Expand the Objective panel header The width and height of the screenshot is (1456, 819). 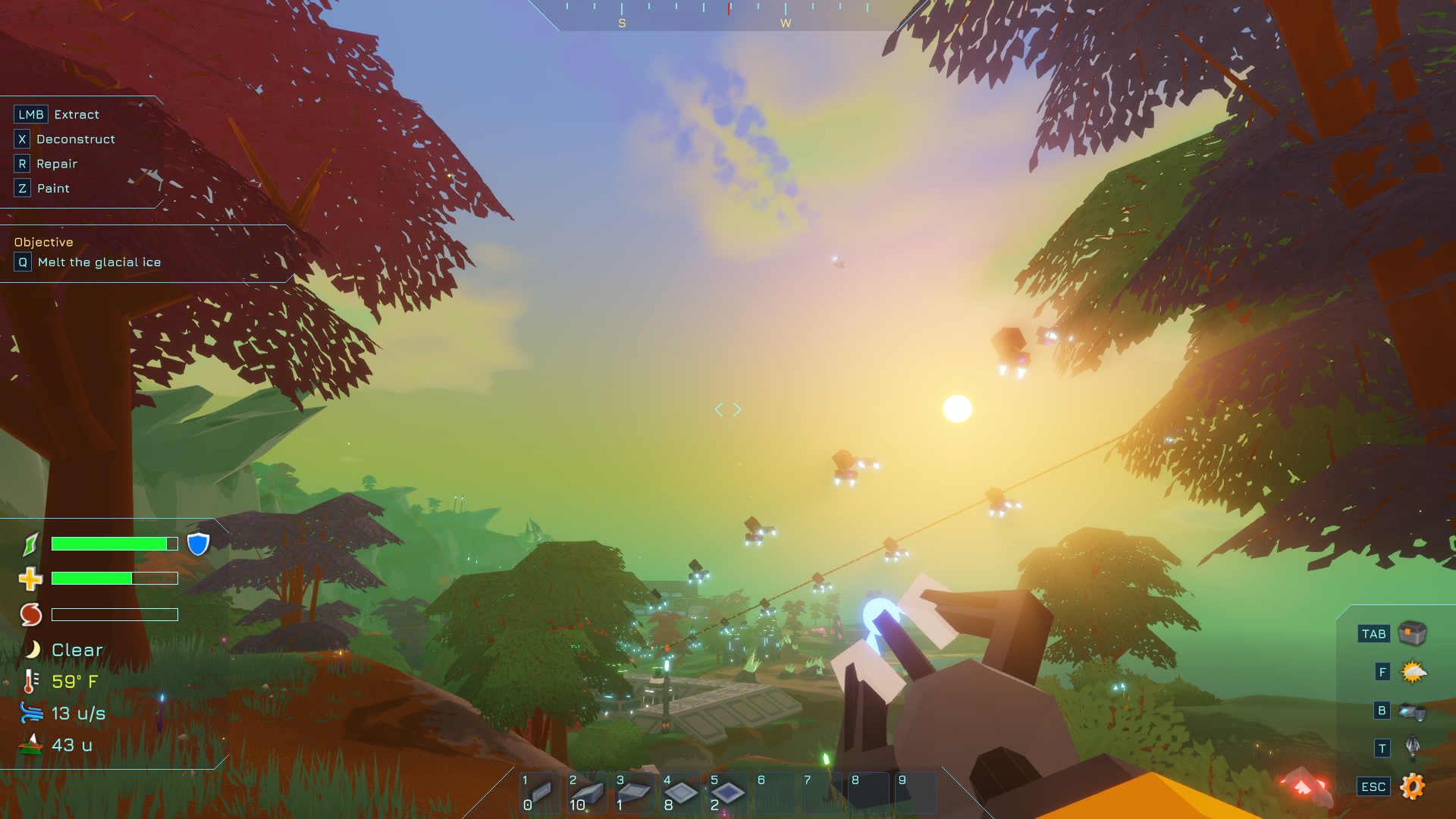43,242
